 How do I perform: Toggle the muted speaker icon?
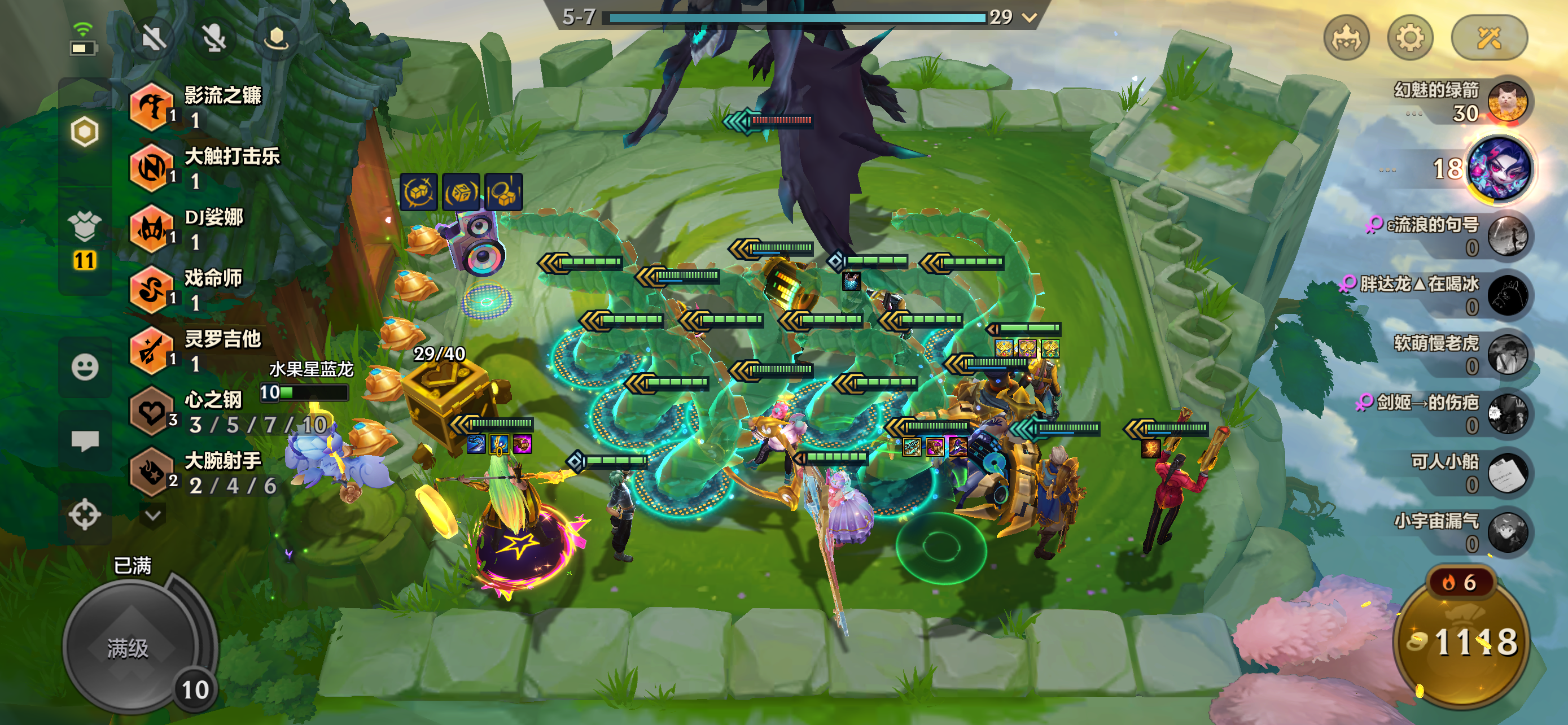(153, 40)
